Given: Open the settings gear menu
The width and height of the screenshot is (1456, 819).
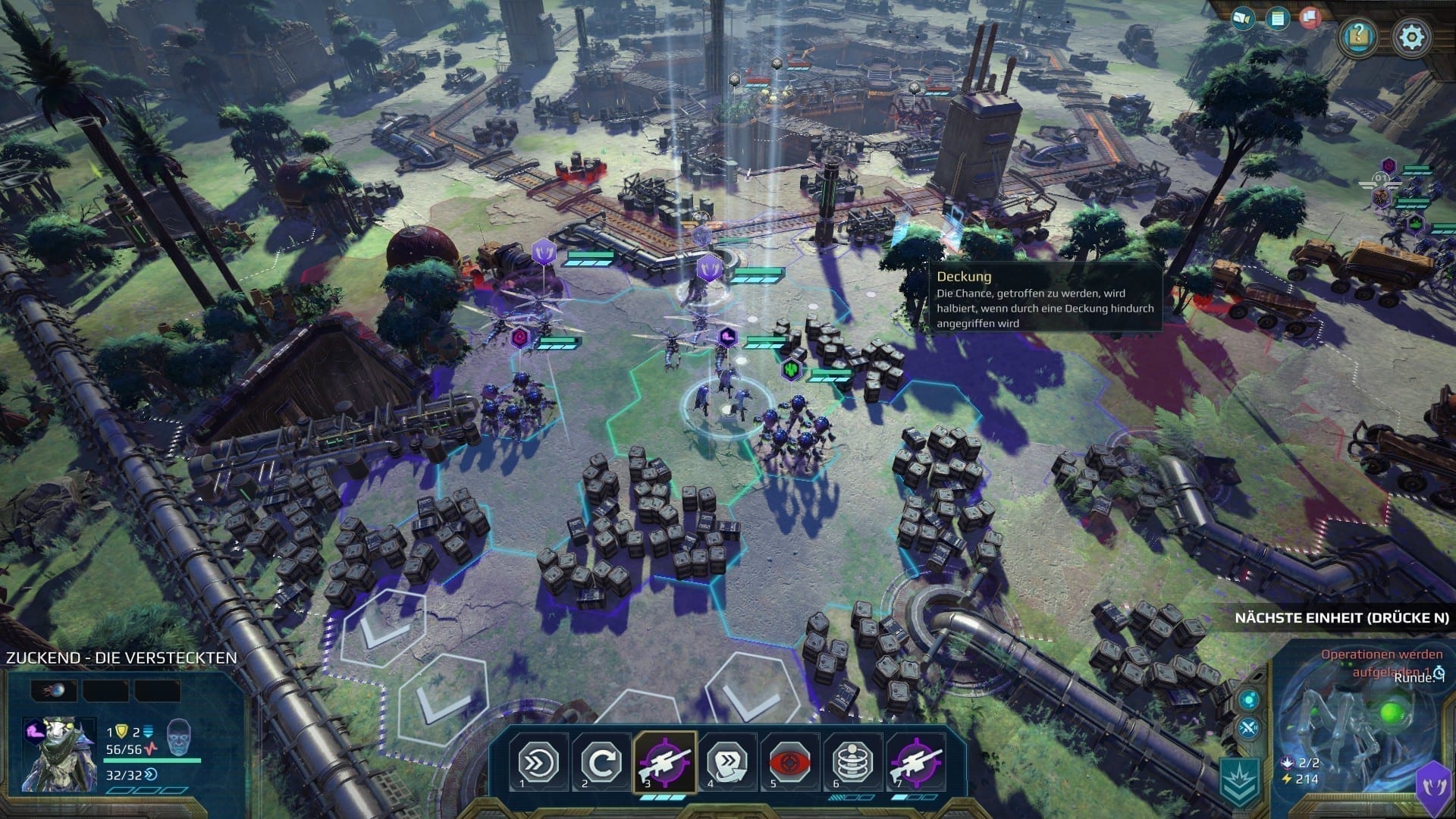Looking at the screenshot, I should pyautogui.click(x=1411, y=36).
